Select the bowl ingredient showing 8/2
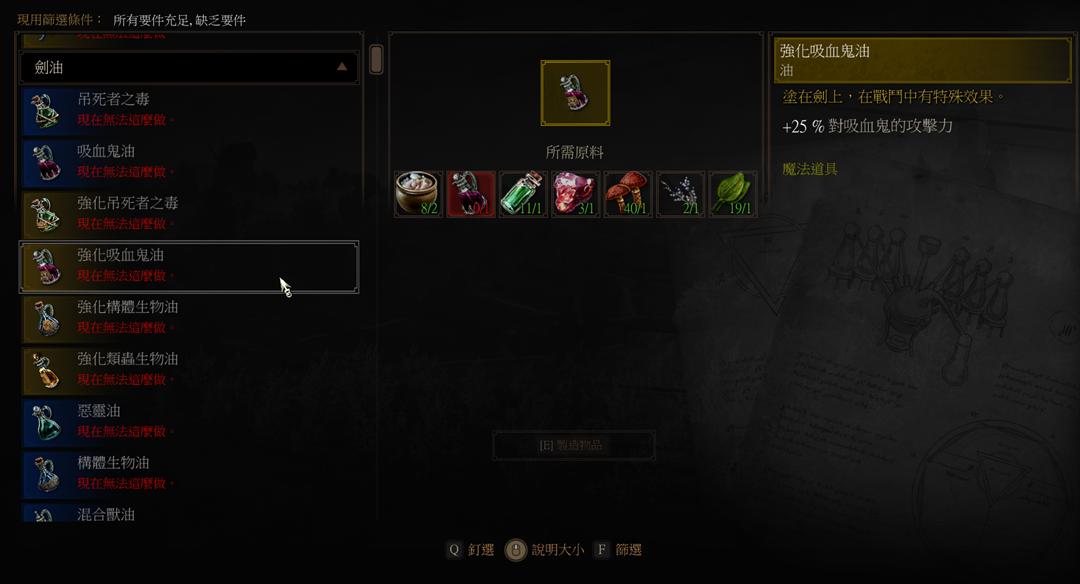1080x584 pixels. tap(418, 194)
